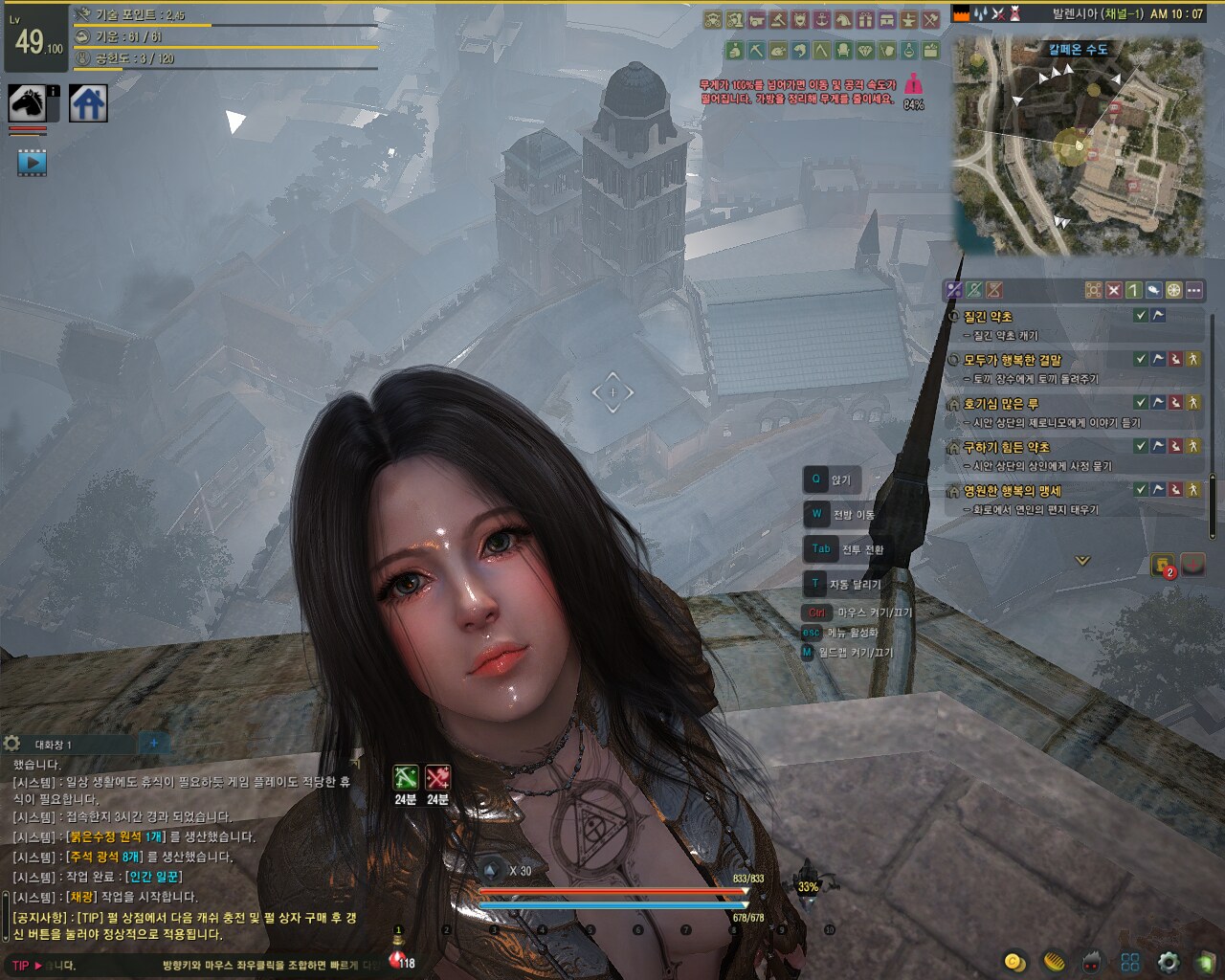Open the gift box icon
The width and height of the screenshot is (1225, 980).
pyautogui.click(x=865, y=20)
